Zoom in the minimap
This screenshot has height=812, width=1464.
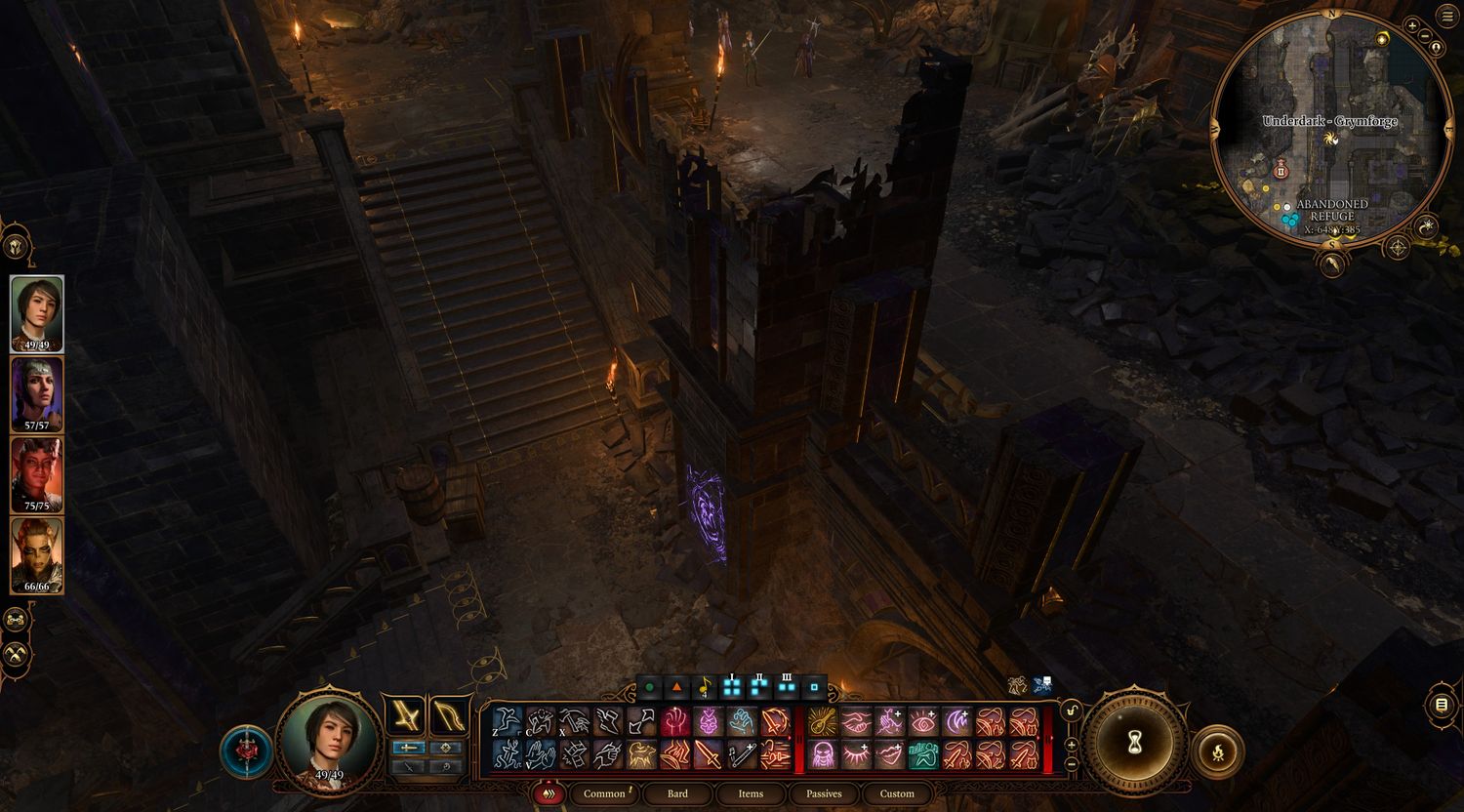pos(1411,25)
